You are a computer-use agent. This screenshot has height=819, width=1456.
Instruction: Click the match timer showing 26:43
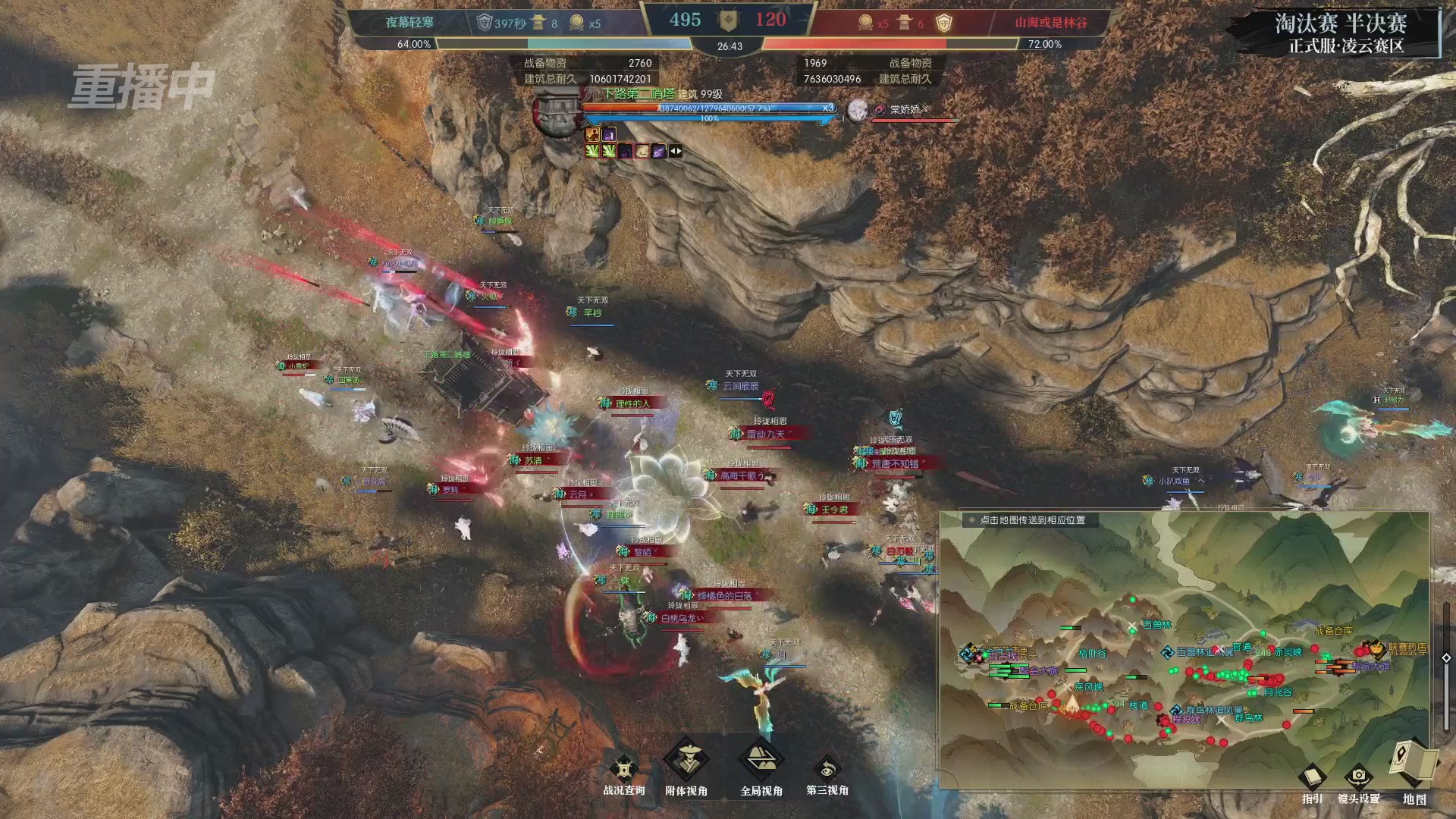[x=731, y=46]
